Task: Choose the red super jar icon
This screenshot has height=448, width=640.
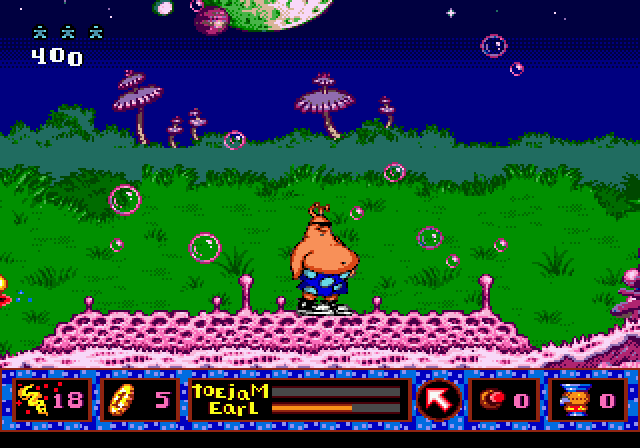Action: coord(493,400)
